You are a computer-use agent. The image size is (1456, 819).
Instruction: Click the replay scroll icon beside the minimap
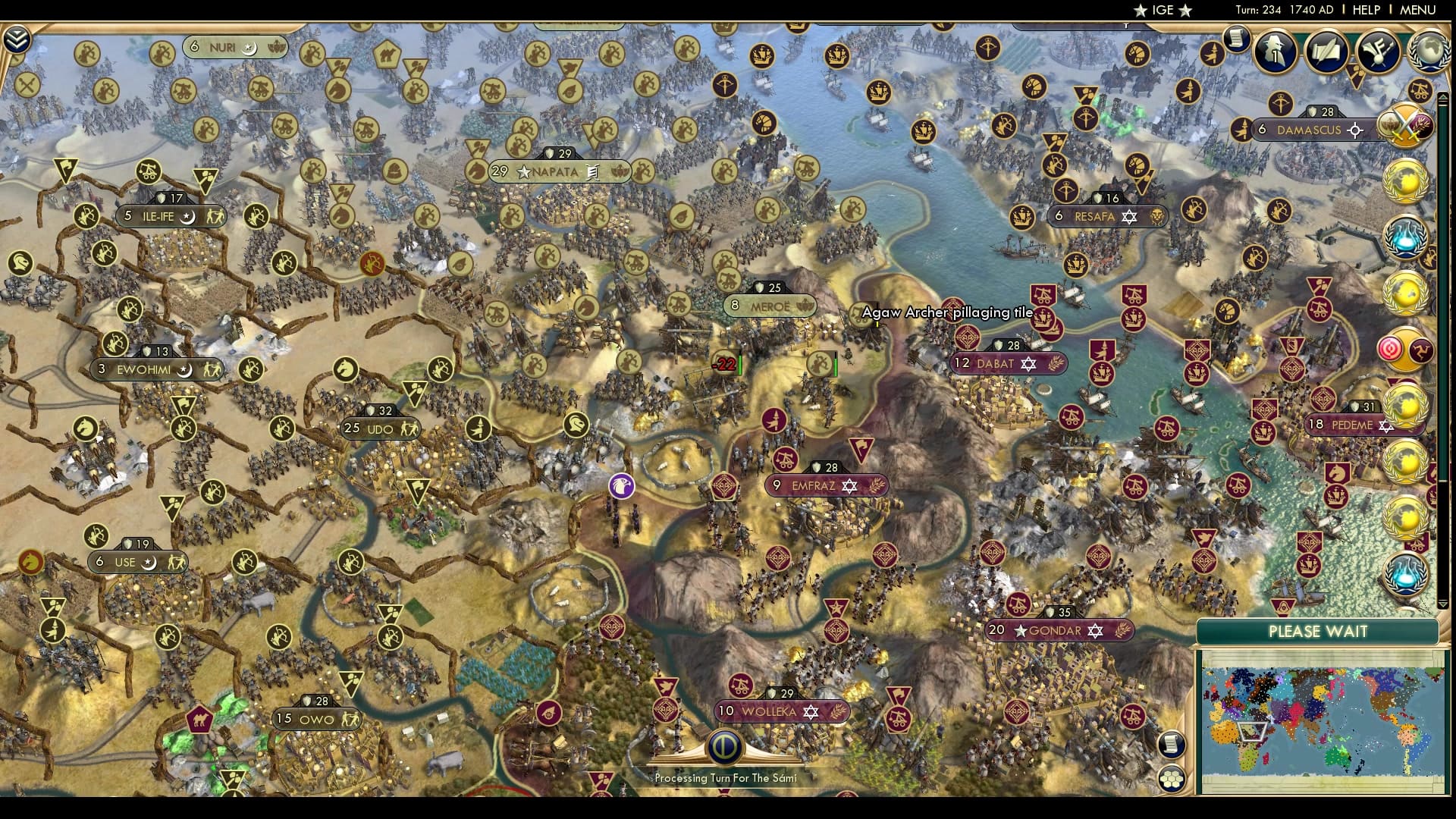tap(1173, 745)
